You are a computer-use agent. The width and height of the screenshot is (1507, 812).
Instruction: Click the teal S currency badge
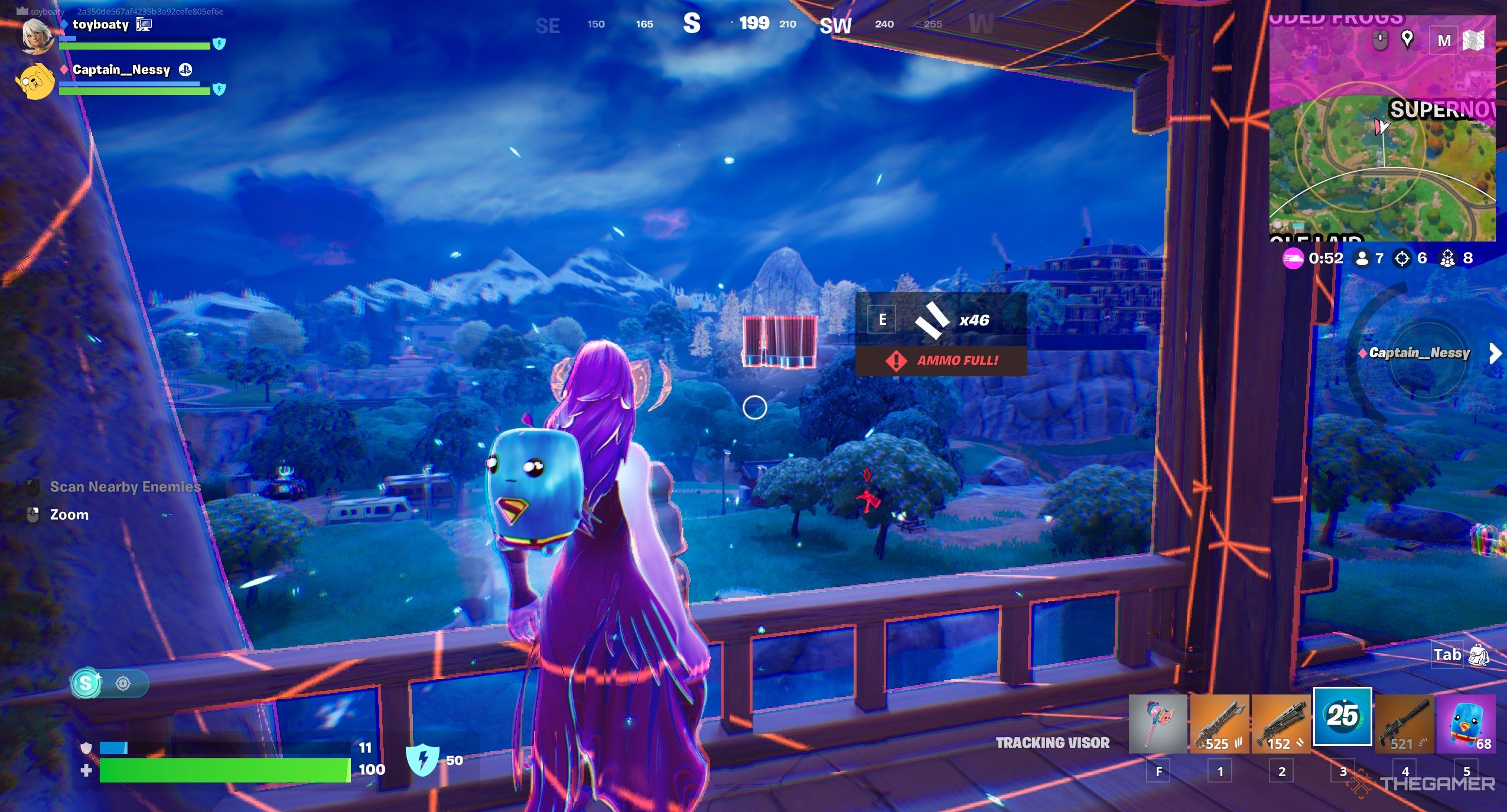click(86, 683)
